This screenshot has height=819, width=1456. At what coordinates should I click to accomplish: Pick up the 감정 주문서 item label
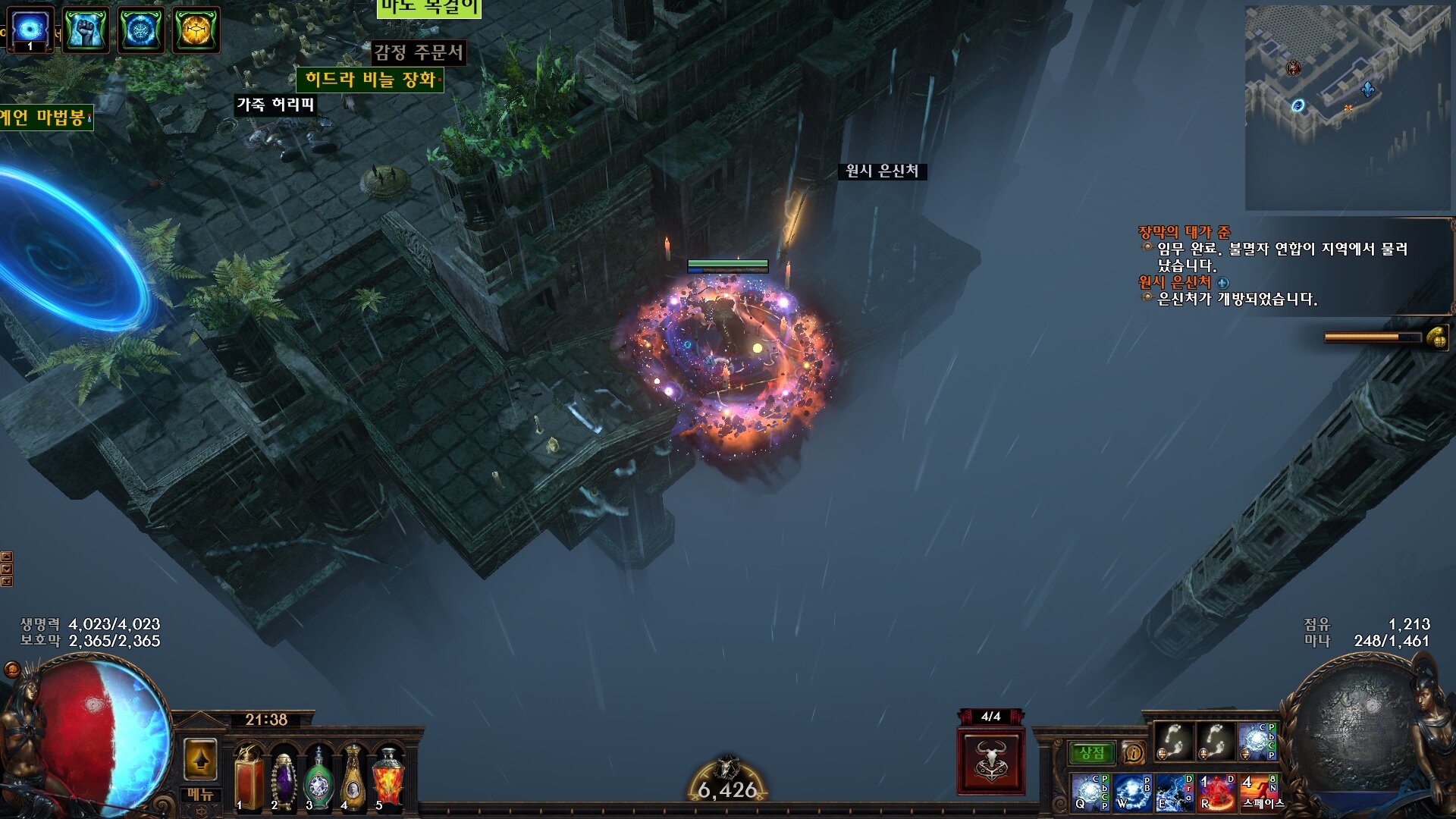418,52
